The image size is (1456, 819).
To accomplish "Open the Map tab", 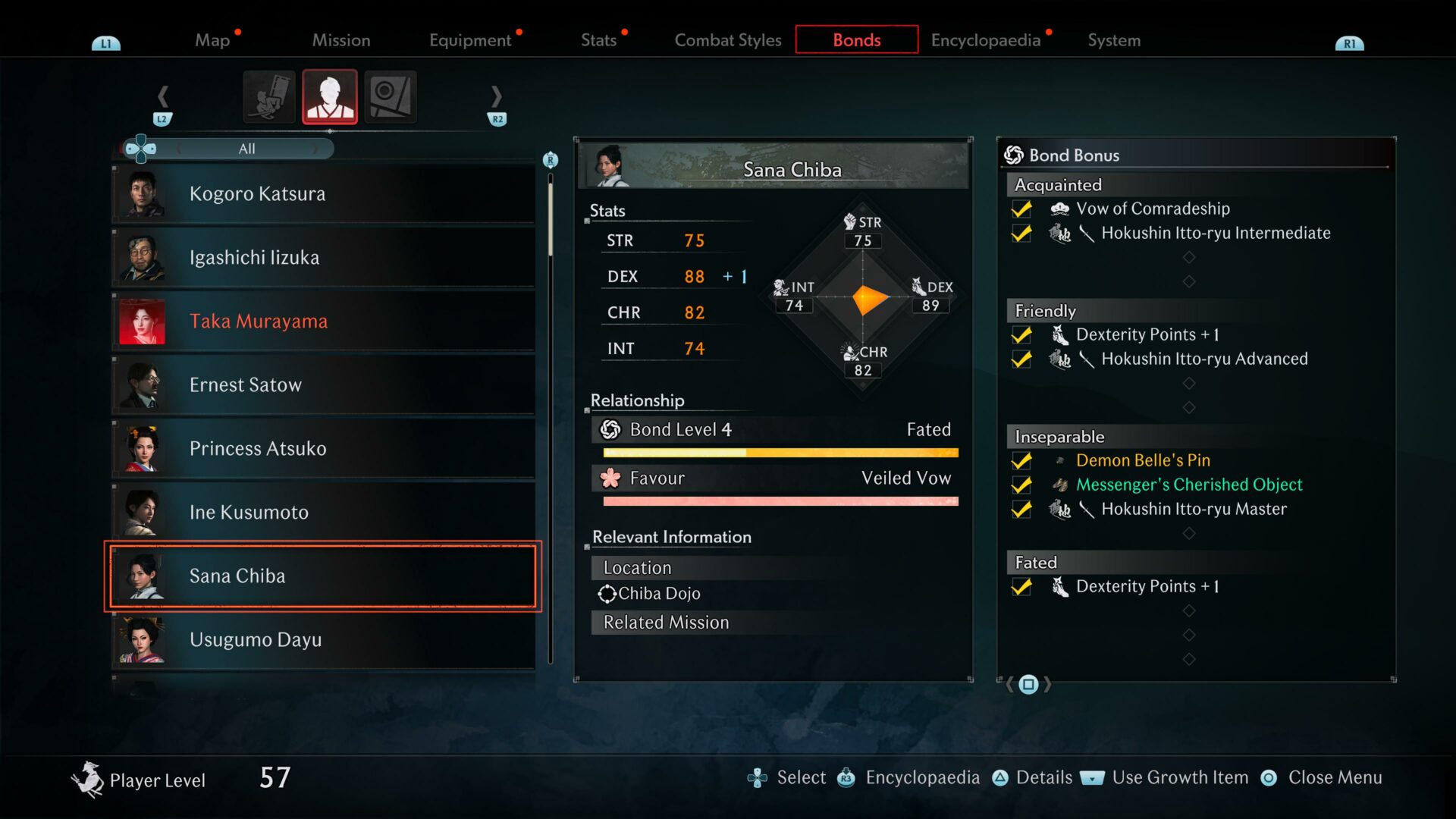I will click(x=212, y=40).
